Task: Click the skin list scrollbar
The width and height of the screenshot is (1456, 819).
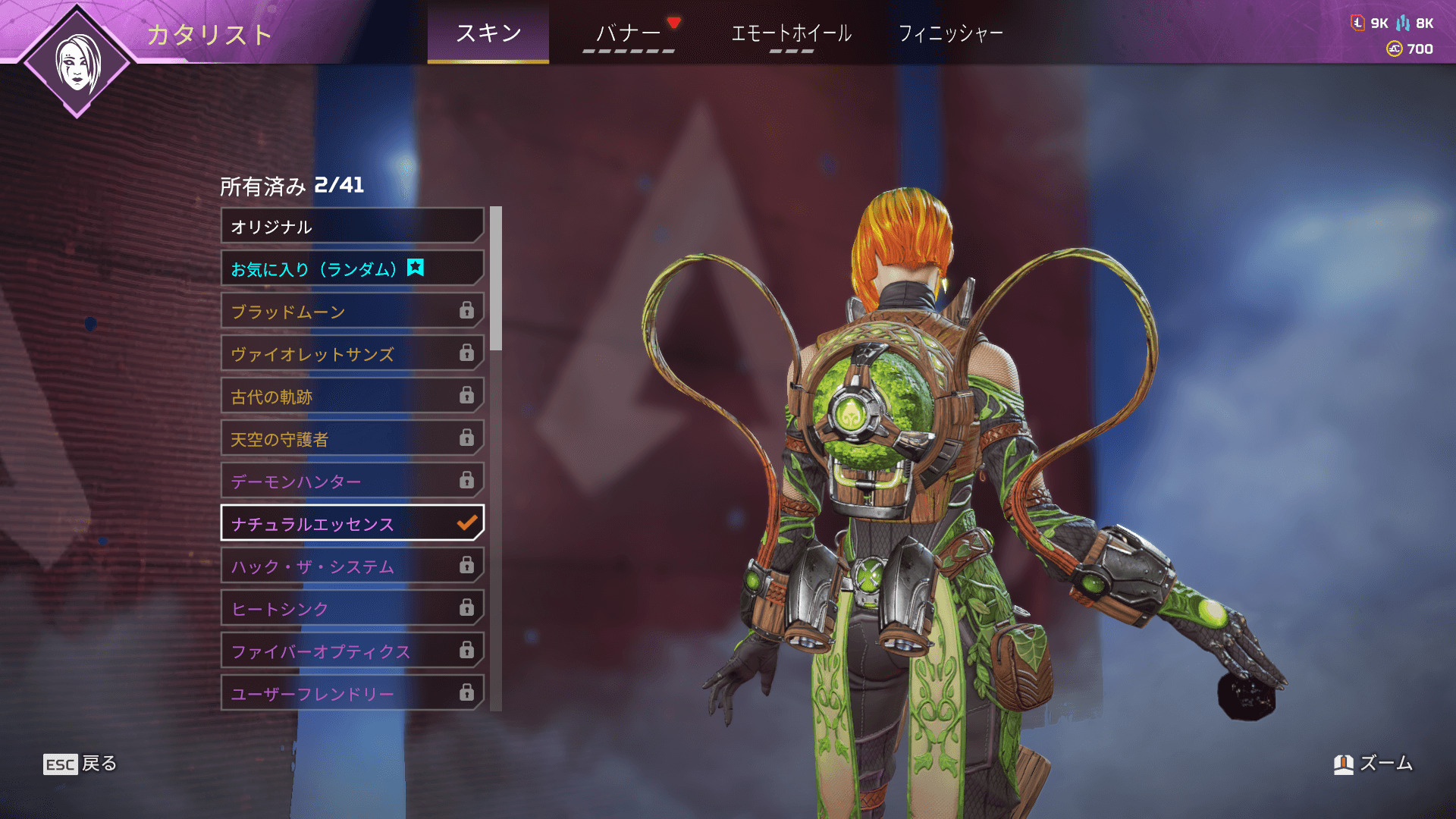Action: pos(496,279)
